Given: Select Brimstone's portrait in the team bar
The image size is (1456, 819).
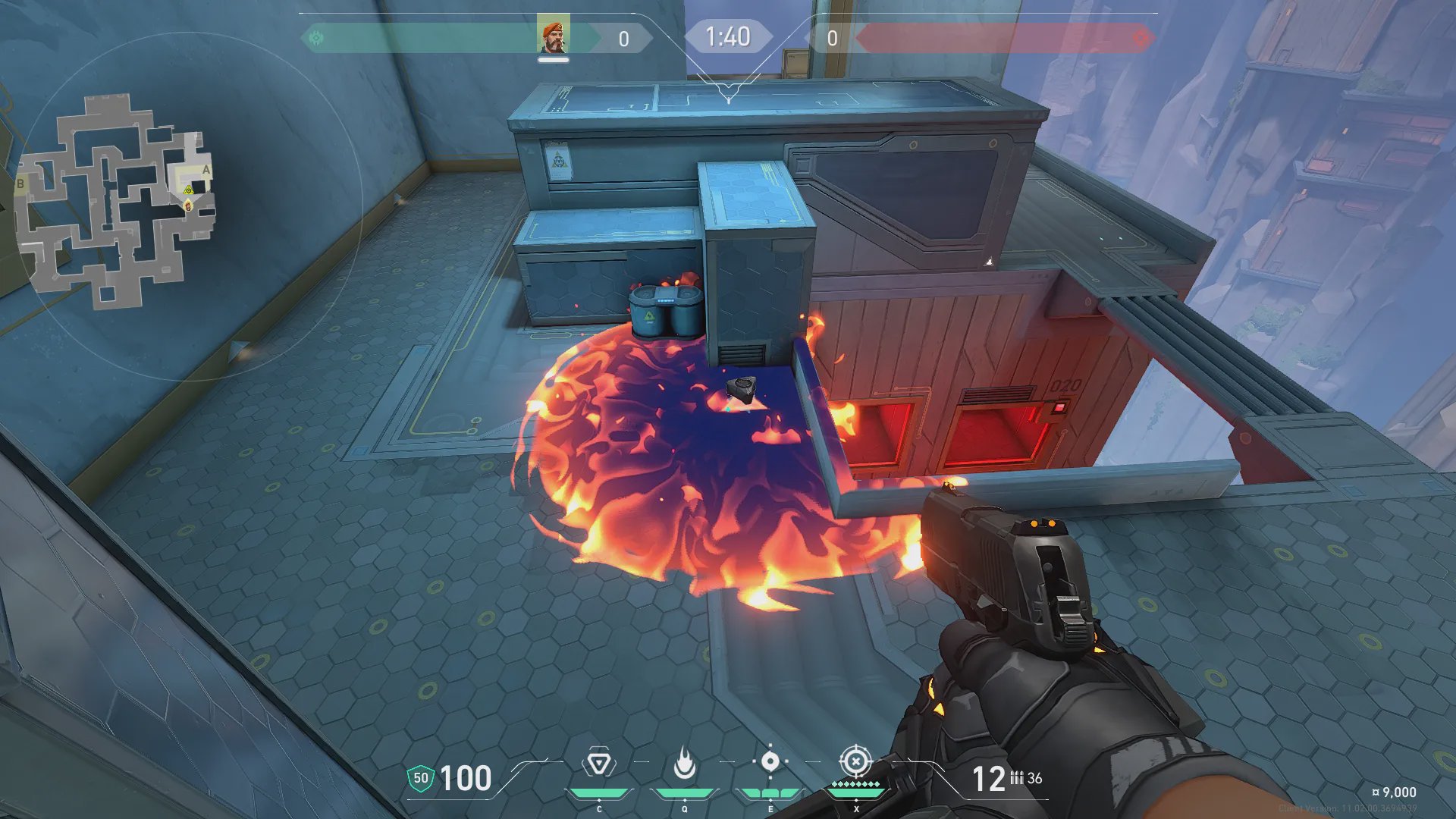Looking at the screenshot, I should (x=553, y=36).
